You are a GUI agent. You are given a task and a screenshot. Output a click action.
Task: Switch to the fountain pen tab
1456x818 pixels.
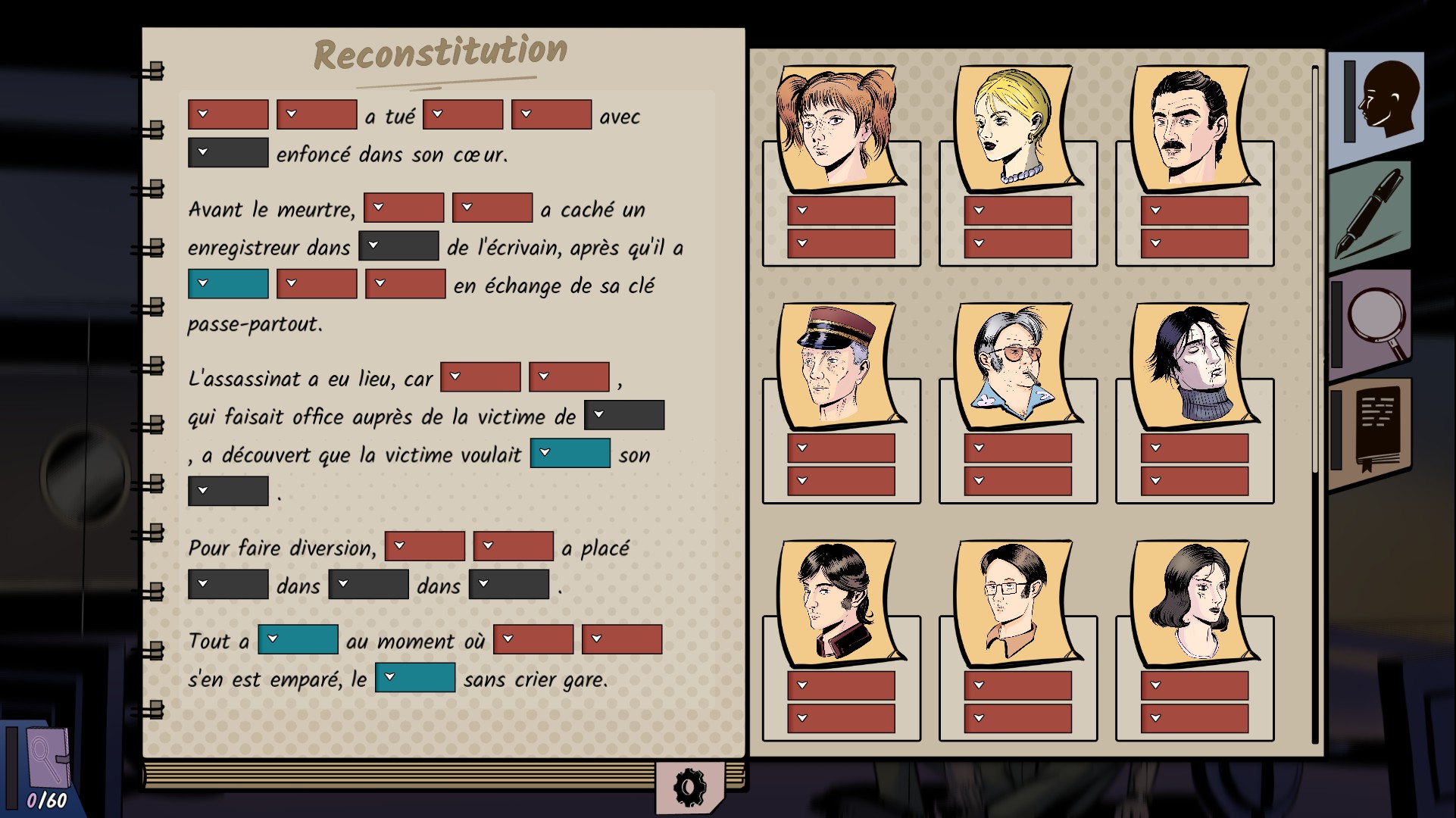point(1371,216)
